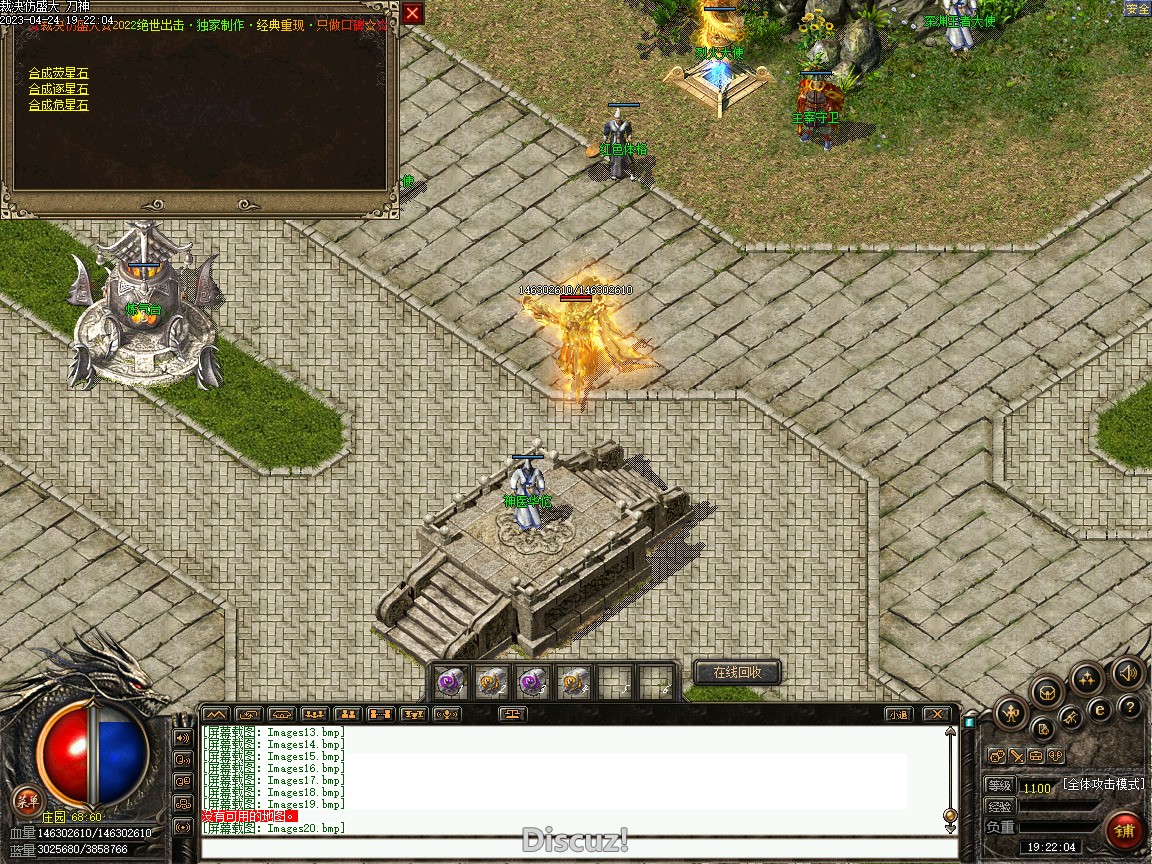This screenshot has width=1152, height=864.
Task: Open the 菜单 menu button by health orb
Action: (x=27, y=800)
